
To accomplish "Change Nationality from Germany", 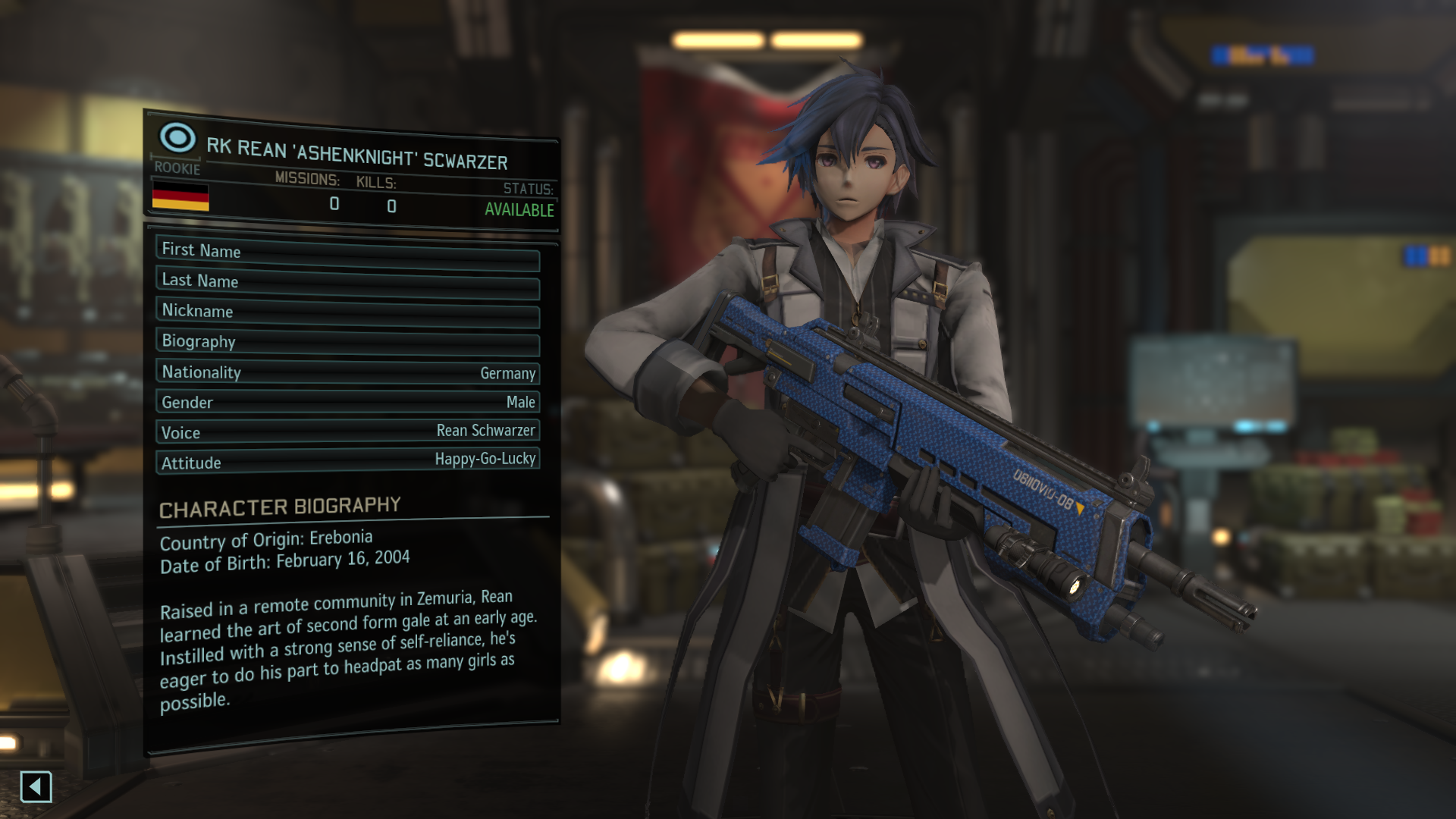I will point(347,372).
